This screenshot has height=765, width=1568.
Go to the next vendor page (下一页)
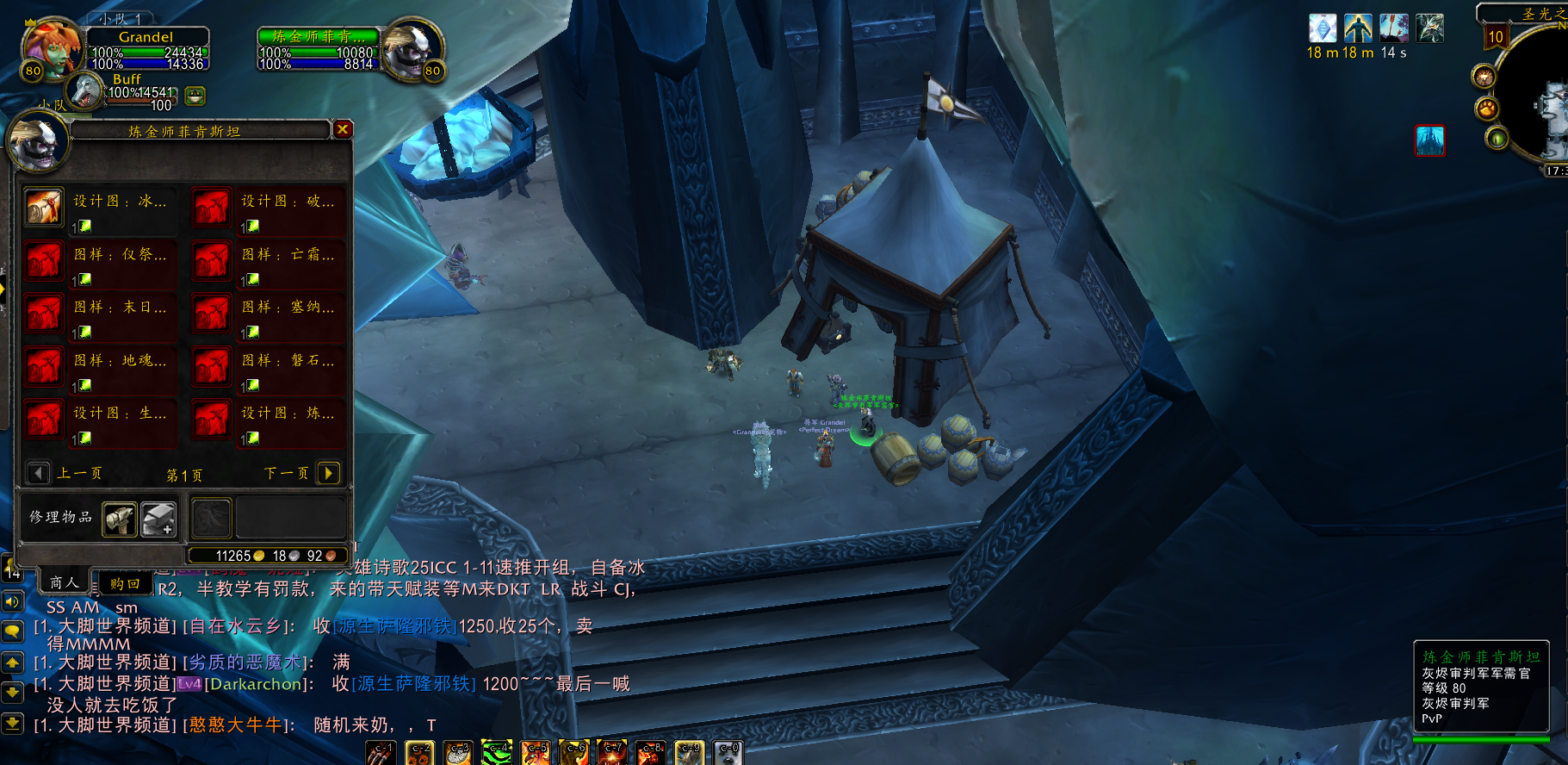(x=328, y=473)
